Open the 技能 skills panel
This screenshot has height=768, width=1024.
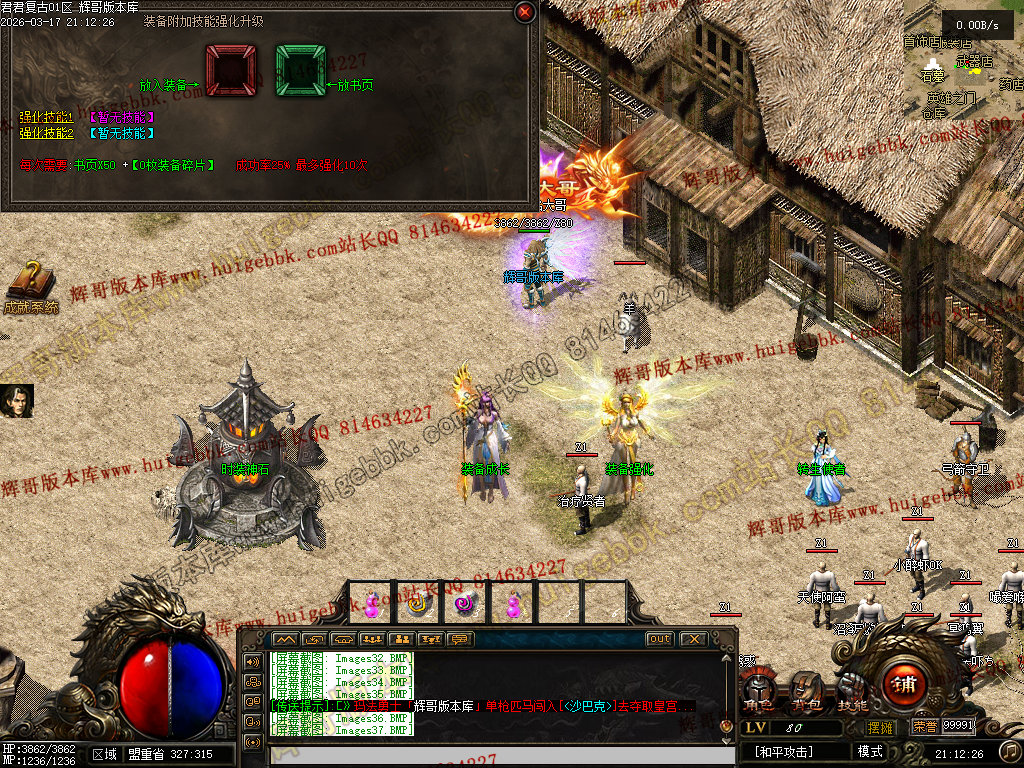(x=851, y=690)
